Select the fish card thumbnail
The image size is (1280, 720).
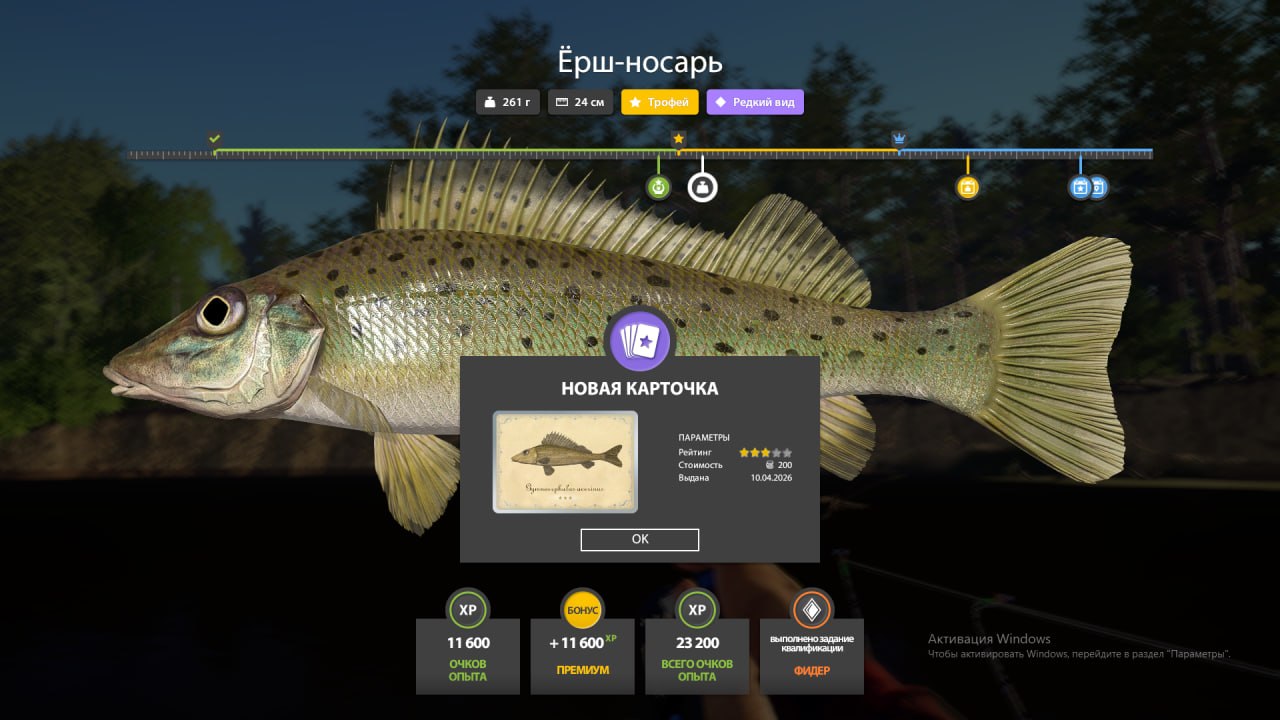565,462
